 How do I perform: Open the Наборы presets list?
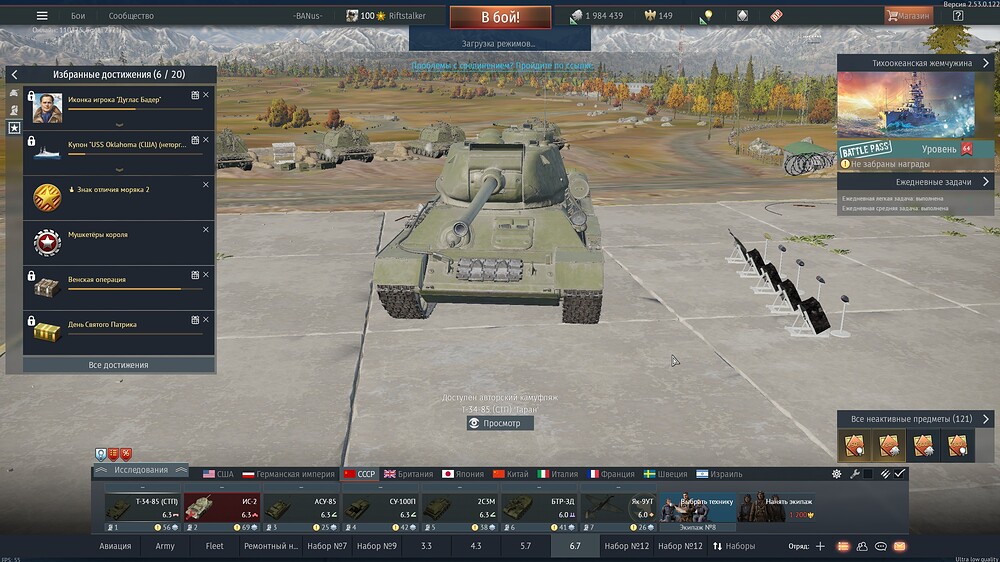pos(734,546)
